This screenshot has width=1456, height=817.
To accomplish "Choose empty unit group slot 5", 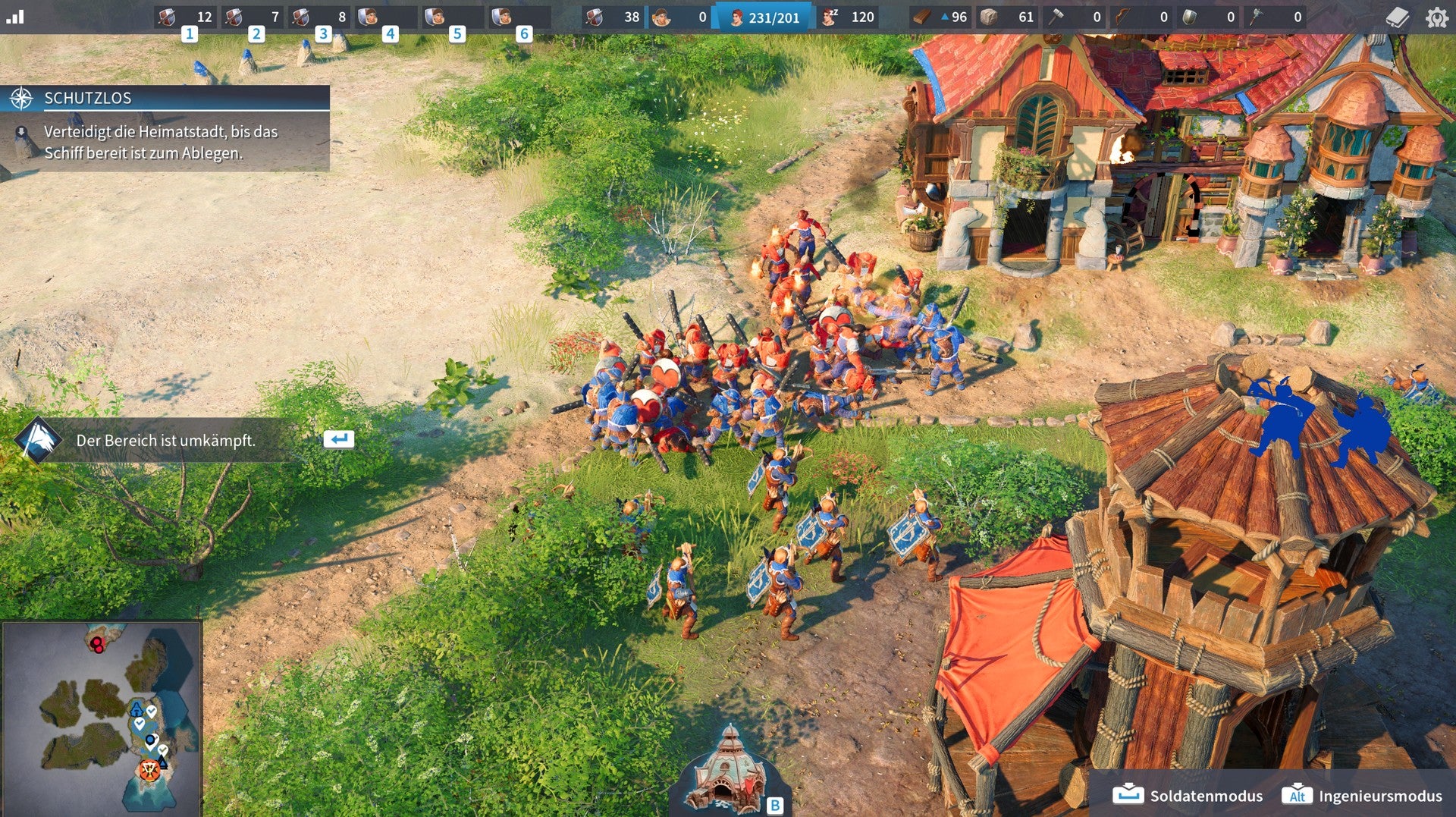I will (453, 17).
